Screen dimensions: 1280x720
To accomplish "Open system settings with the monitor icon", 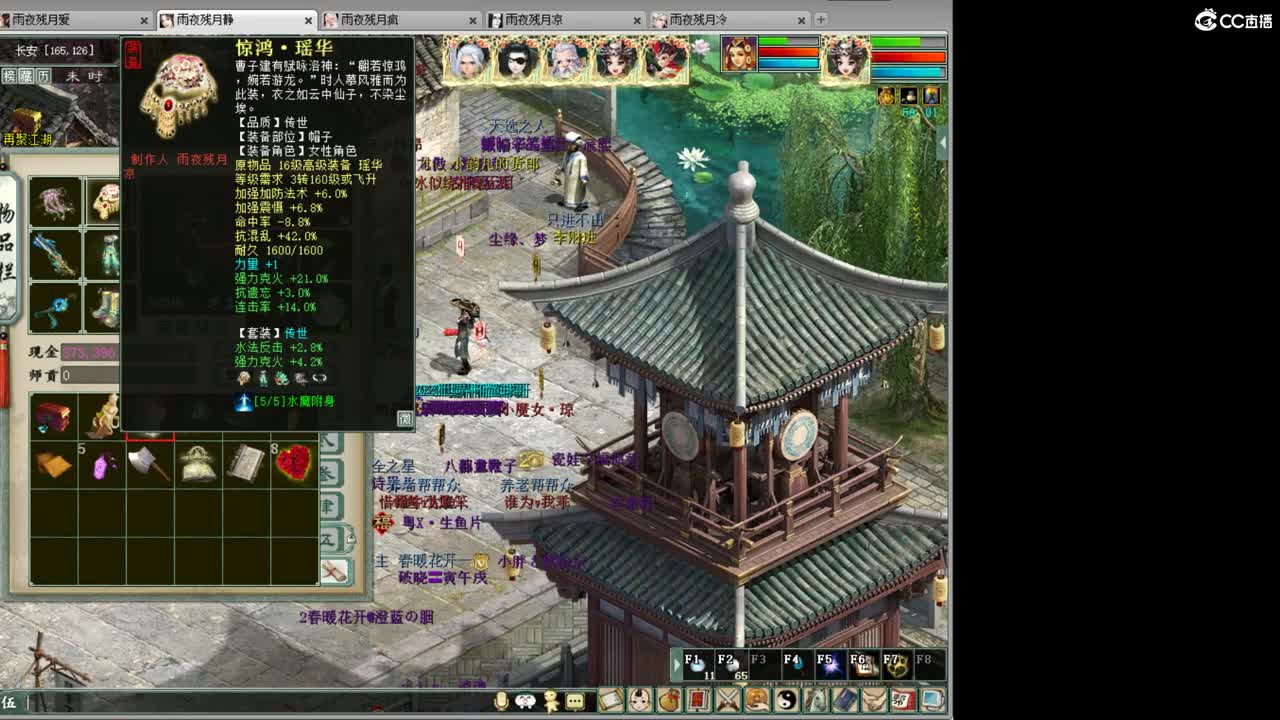I will pyautogui.click(x=933, y=700).
